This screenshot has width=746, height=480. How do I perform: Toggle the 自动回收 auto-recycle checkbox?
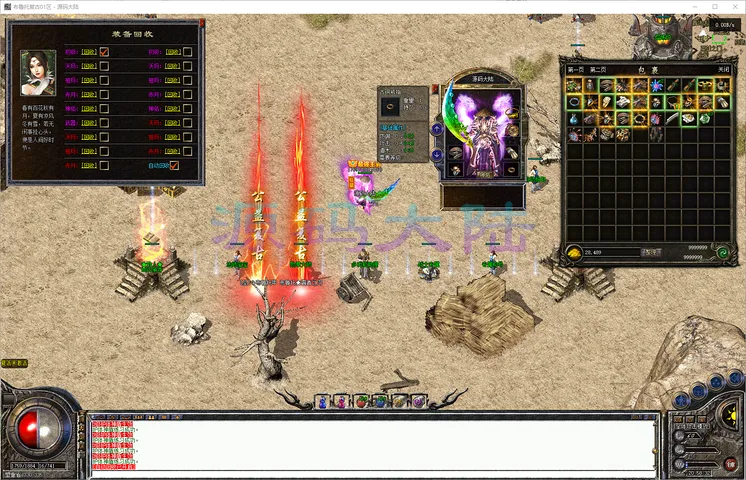pos(174,166)
